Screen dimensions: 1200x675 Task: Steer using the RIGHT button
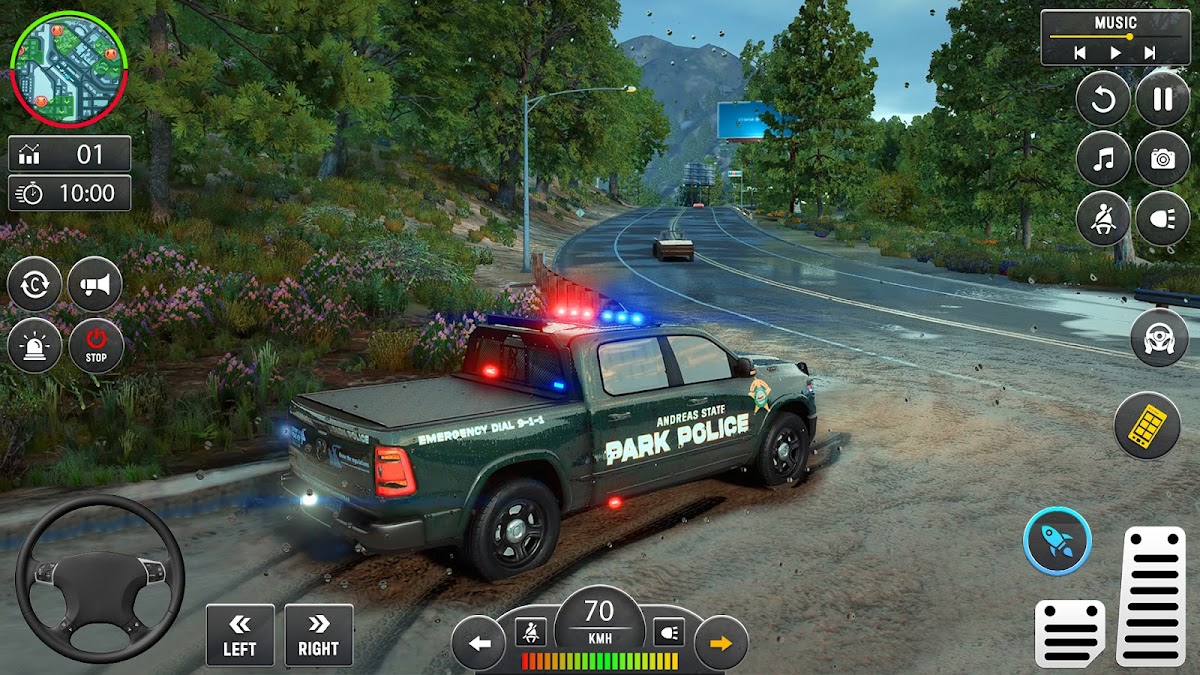(x=318, y=635)
